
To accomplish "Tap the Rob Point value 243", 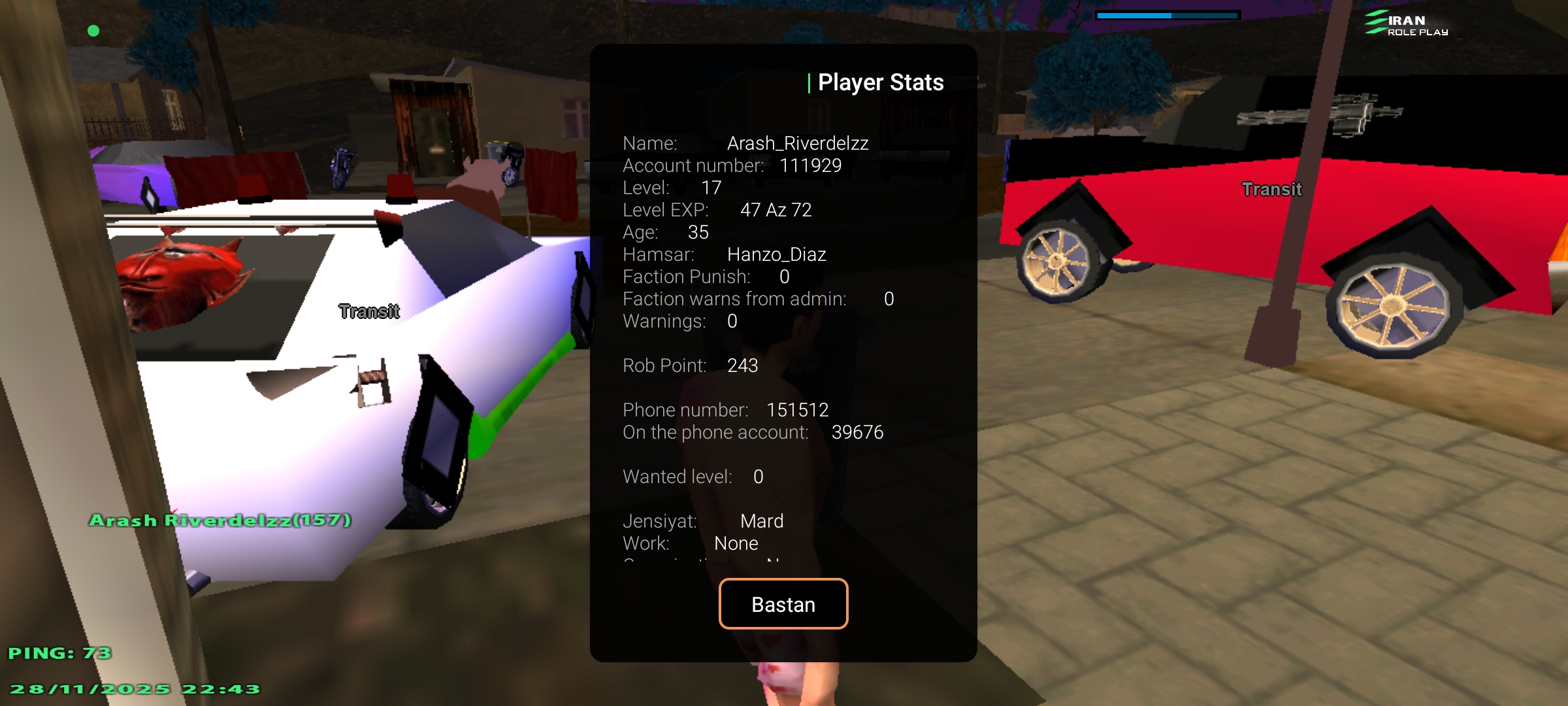I will [x=691, y=365].
